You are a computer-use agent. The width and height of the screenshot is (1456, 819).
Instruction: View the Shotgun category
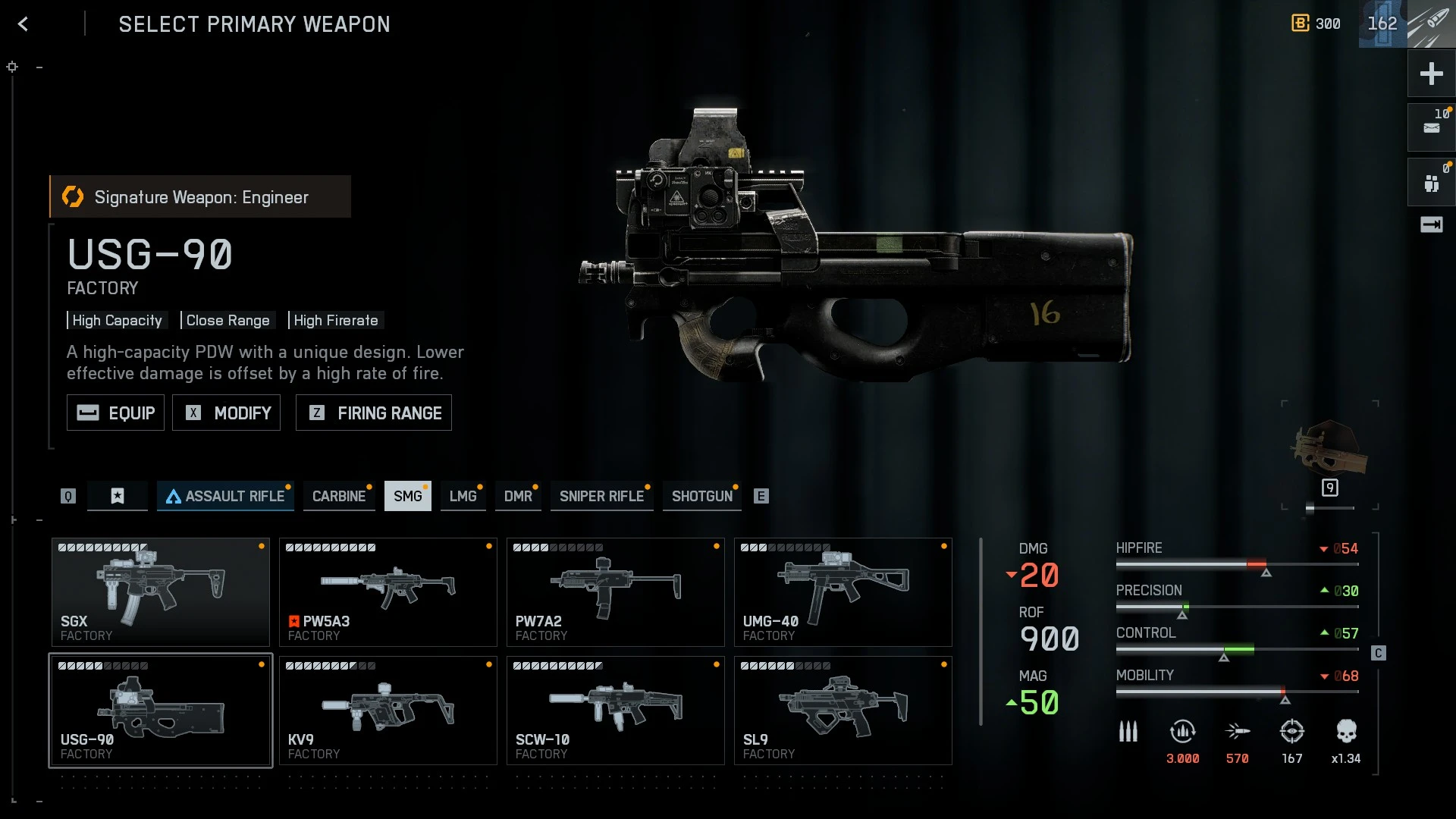701,496
